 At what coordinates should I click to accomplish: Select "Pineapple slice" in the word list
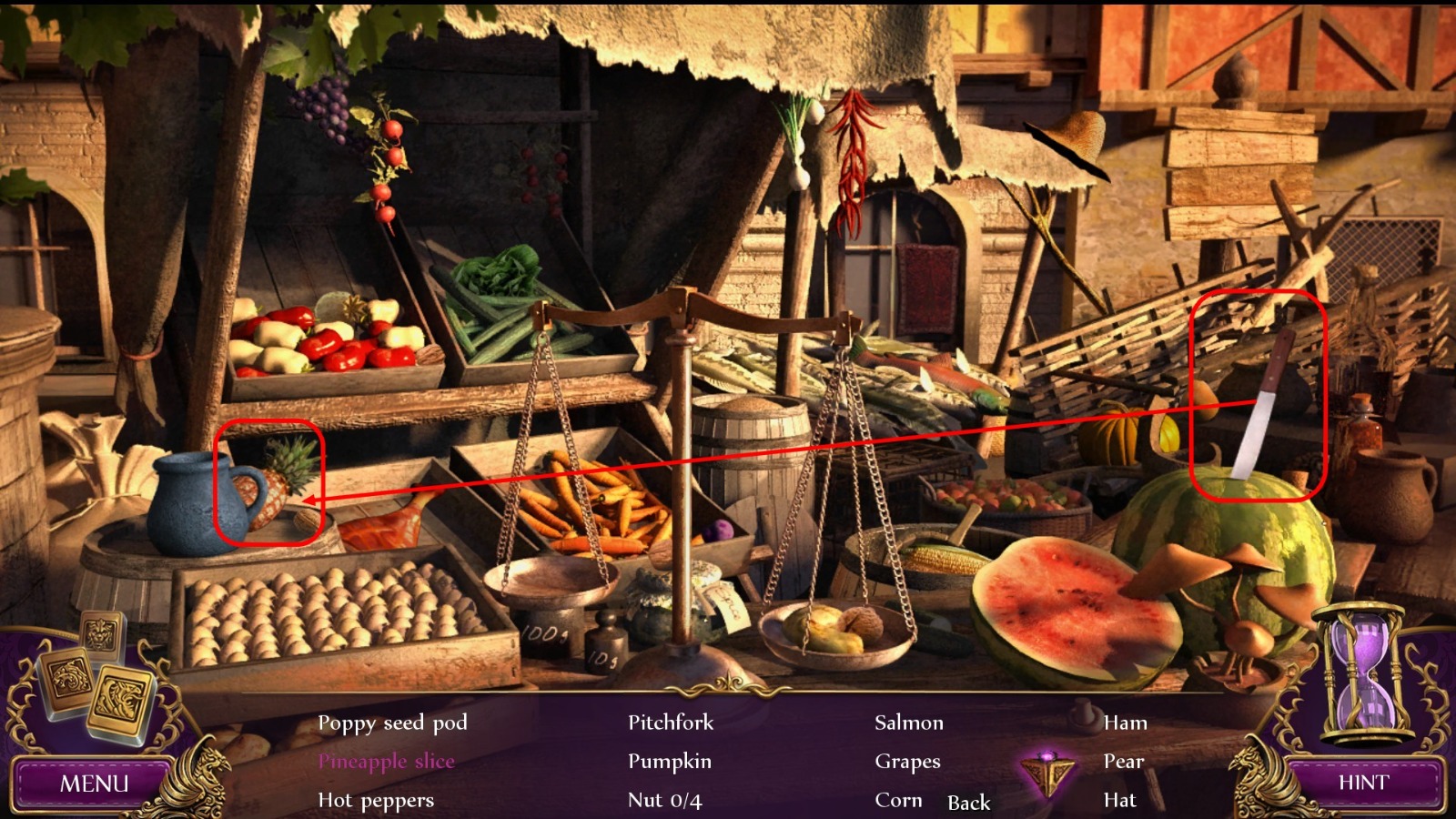pyautogui.click(x=389, y=762)
